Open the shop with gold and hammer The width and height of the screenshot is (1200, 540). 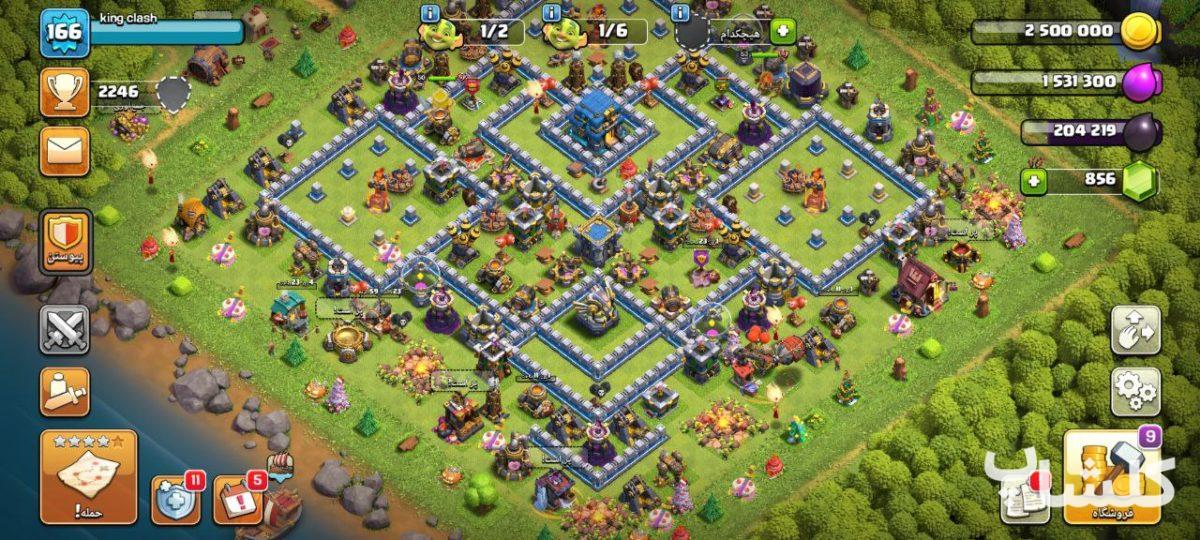click(1110, 476)
